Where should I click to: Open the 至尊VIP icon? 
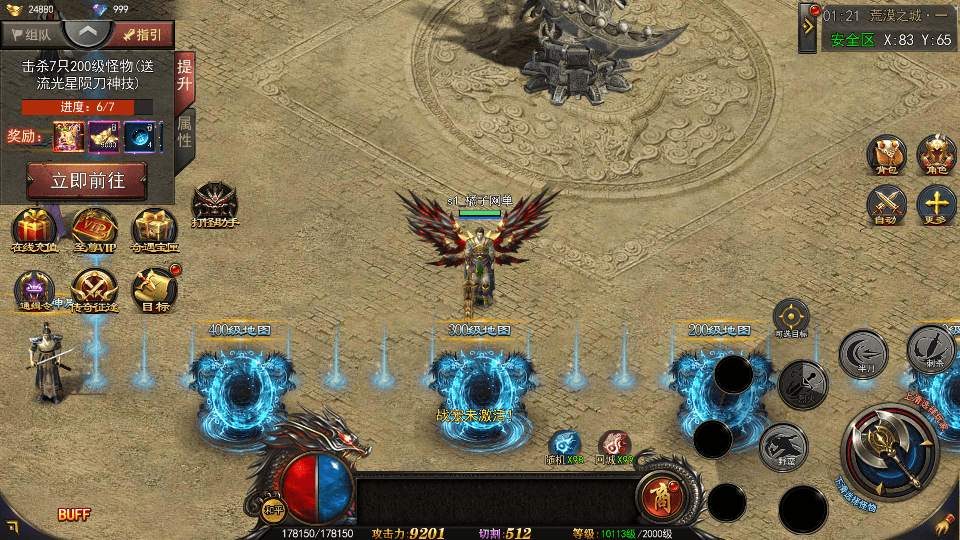pos(95,230)
